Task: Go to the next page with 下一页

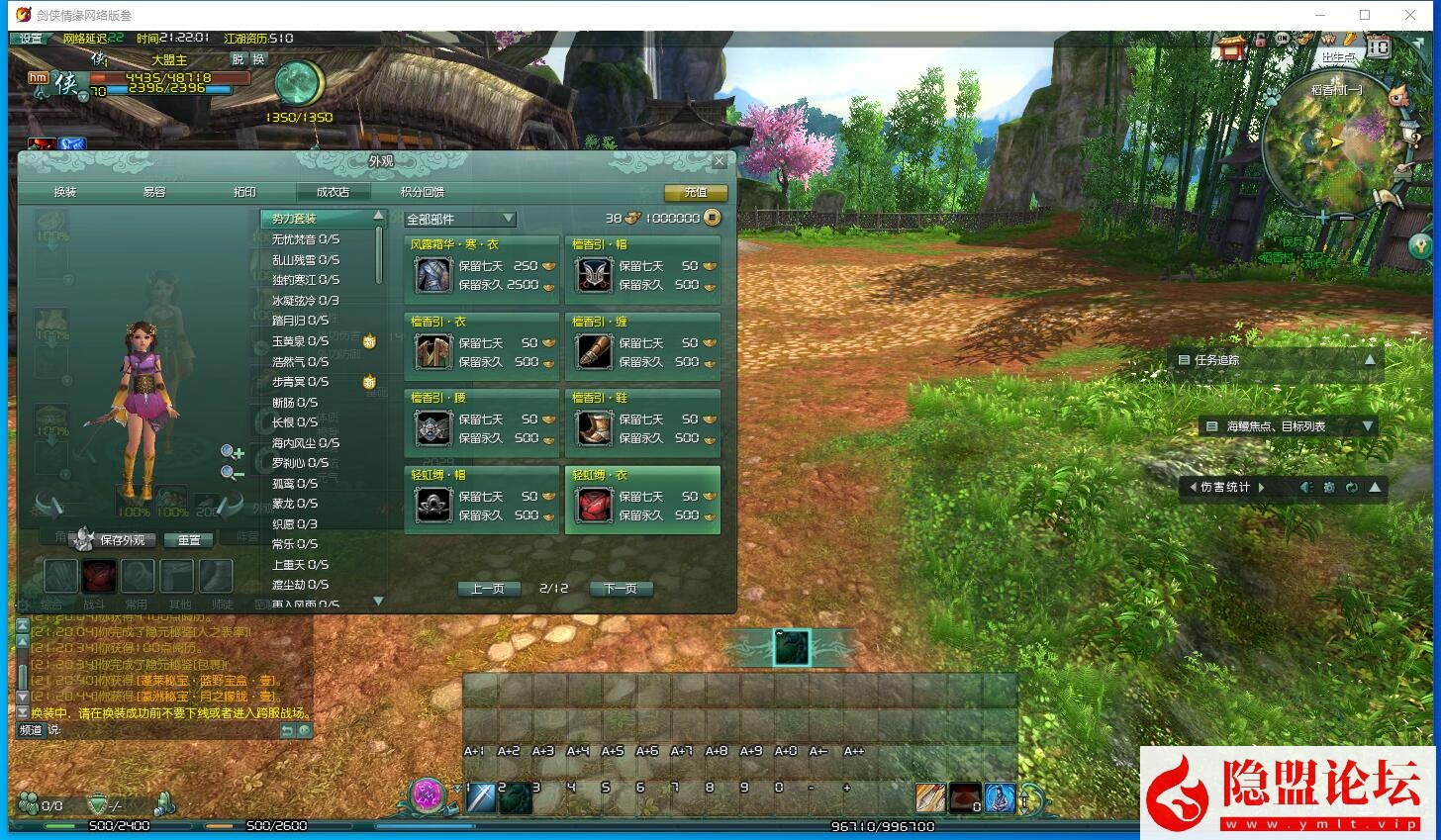Action: [x=622, y=588]
